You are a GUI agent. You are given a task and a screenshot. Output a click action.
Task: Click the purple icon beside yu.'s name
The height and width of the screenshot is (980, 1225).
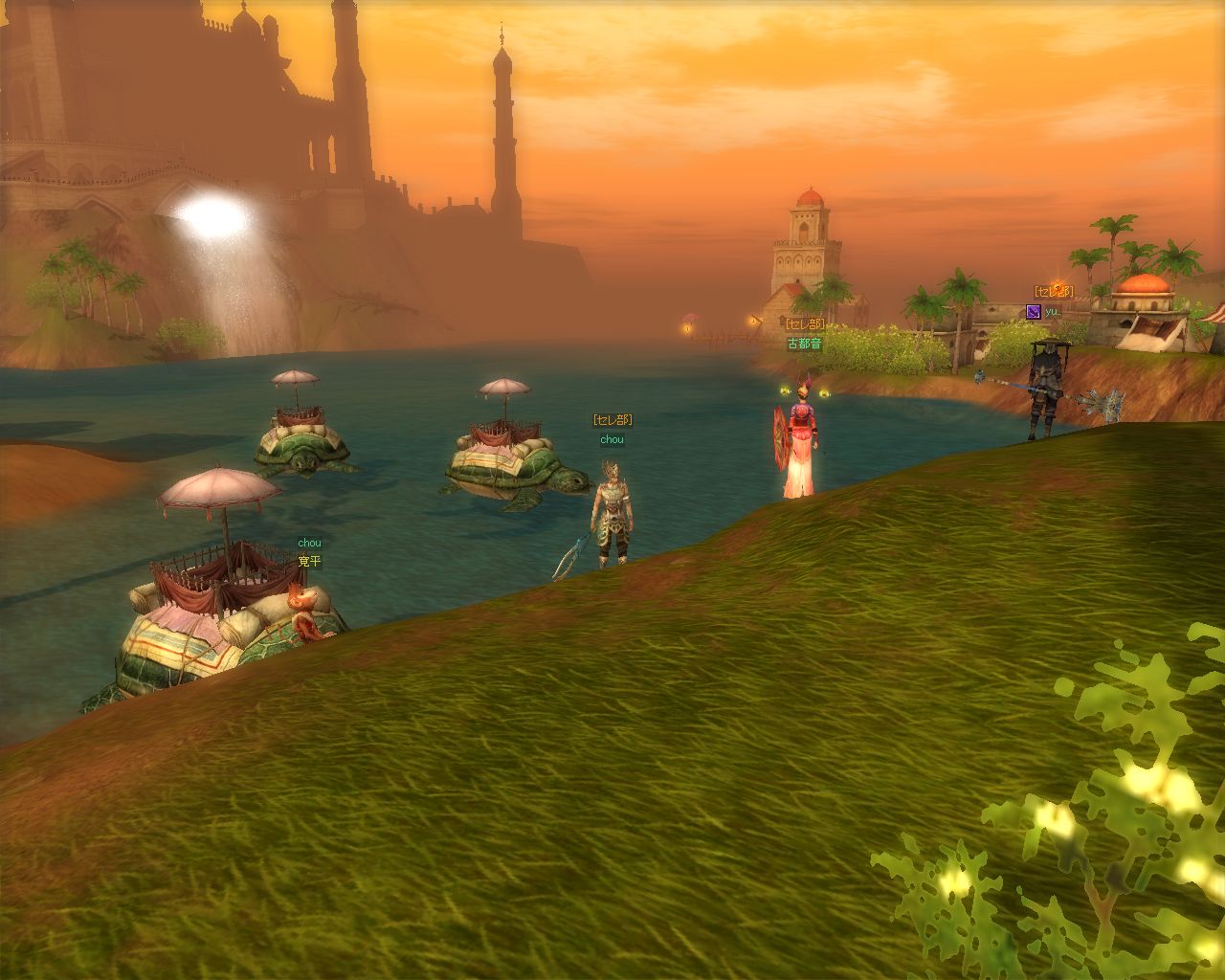point(1033,311)
